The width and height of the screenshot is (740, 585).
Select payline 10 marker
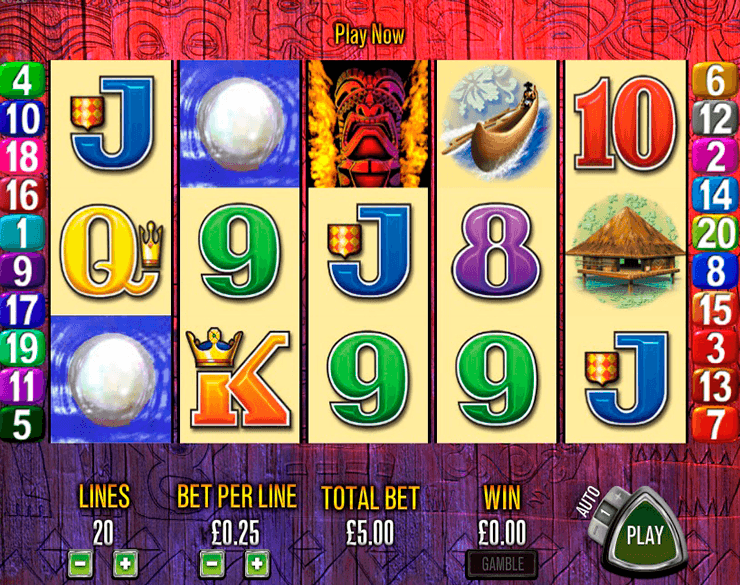(24, 118)
